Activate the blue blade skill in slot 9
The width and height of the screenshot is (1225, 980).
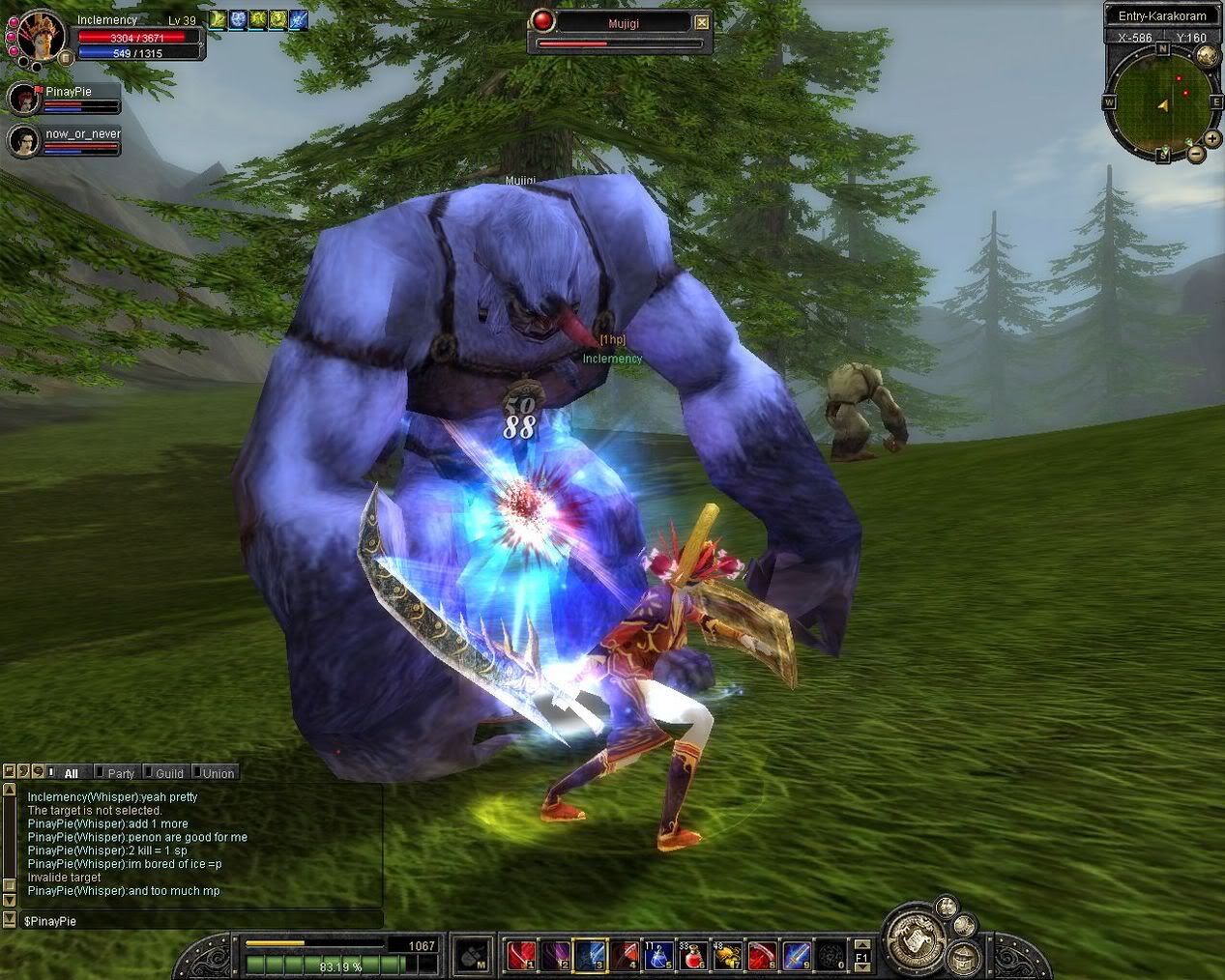[795, 956]
